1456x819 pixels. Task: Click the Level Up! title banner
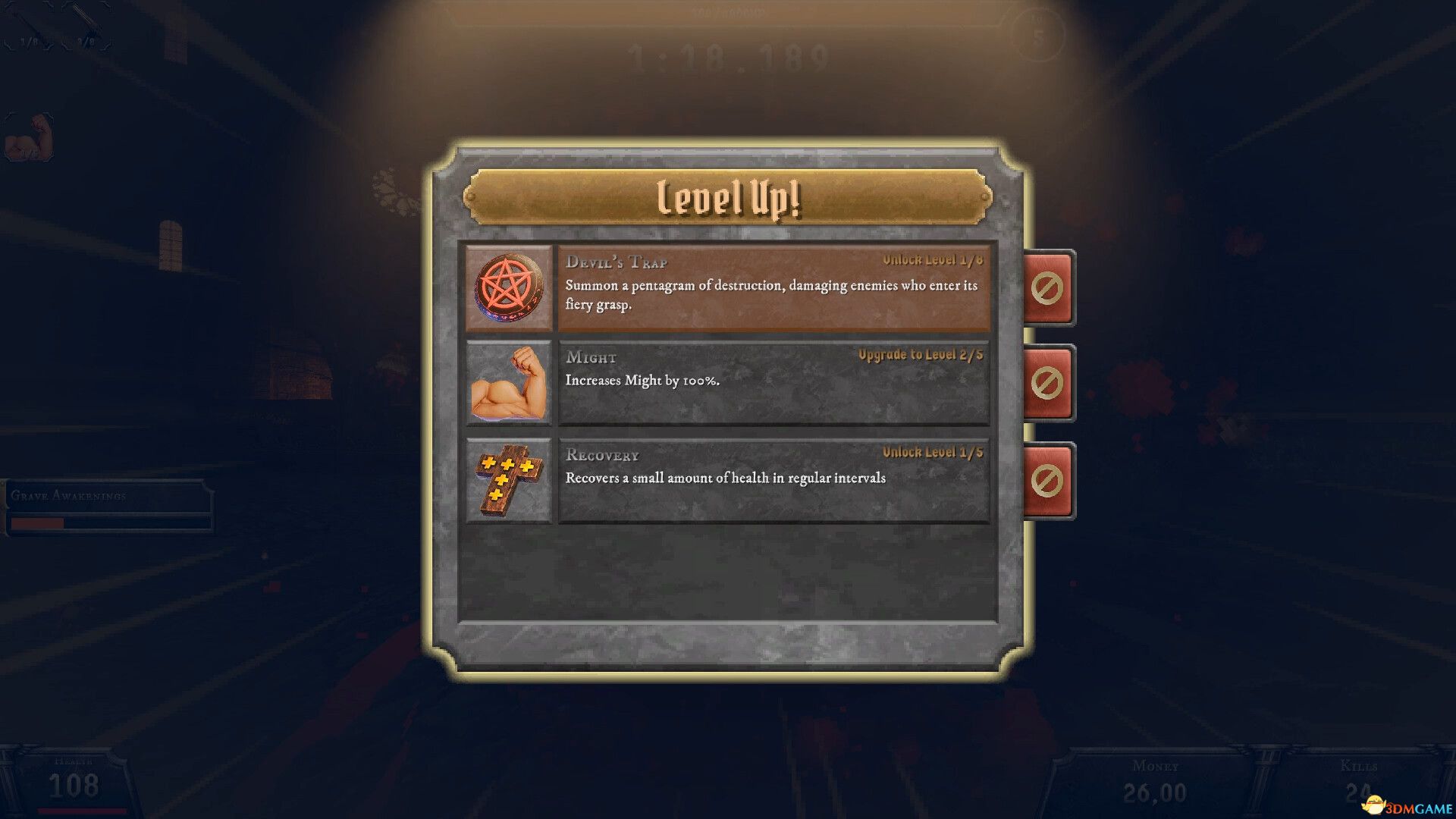tap(730, 199)
